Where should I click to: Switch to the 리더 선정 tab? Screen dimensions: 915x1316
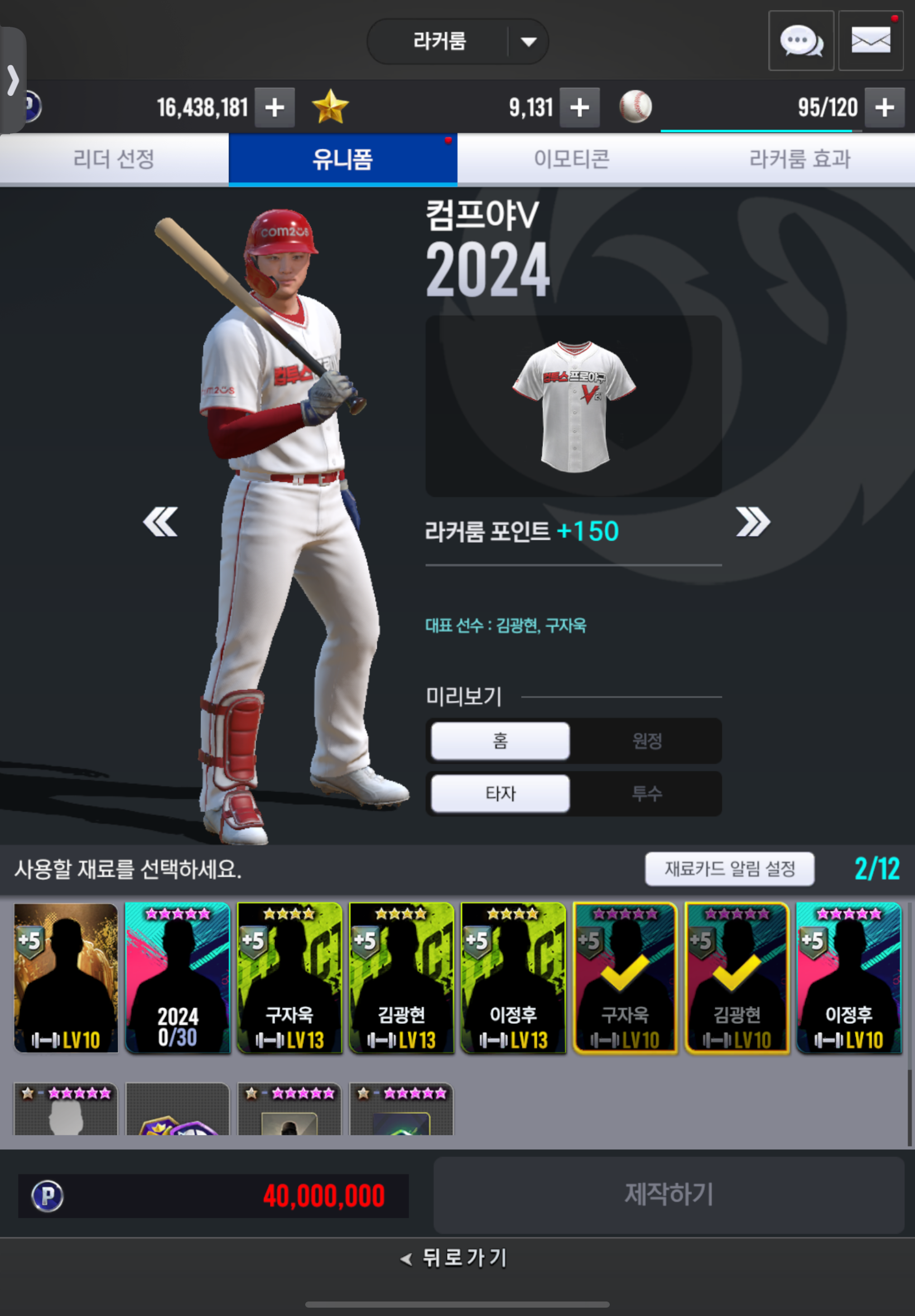114,159
